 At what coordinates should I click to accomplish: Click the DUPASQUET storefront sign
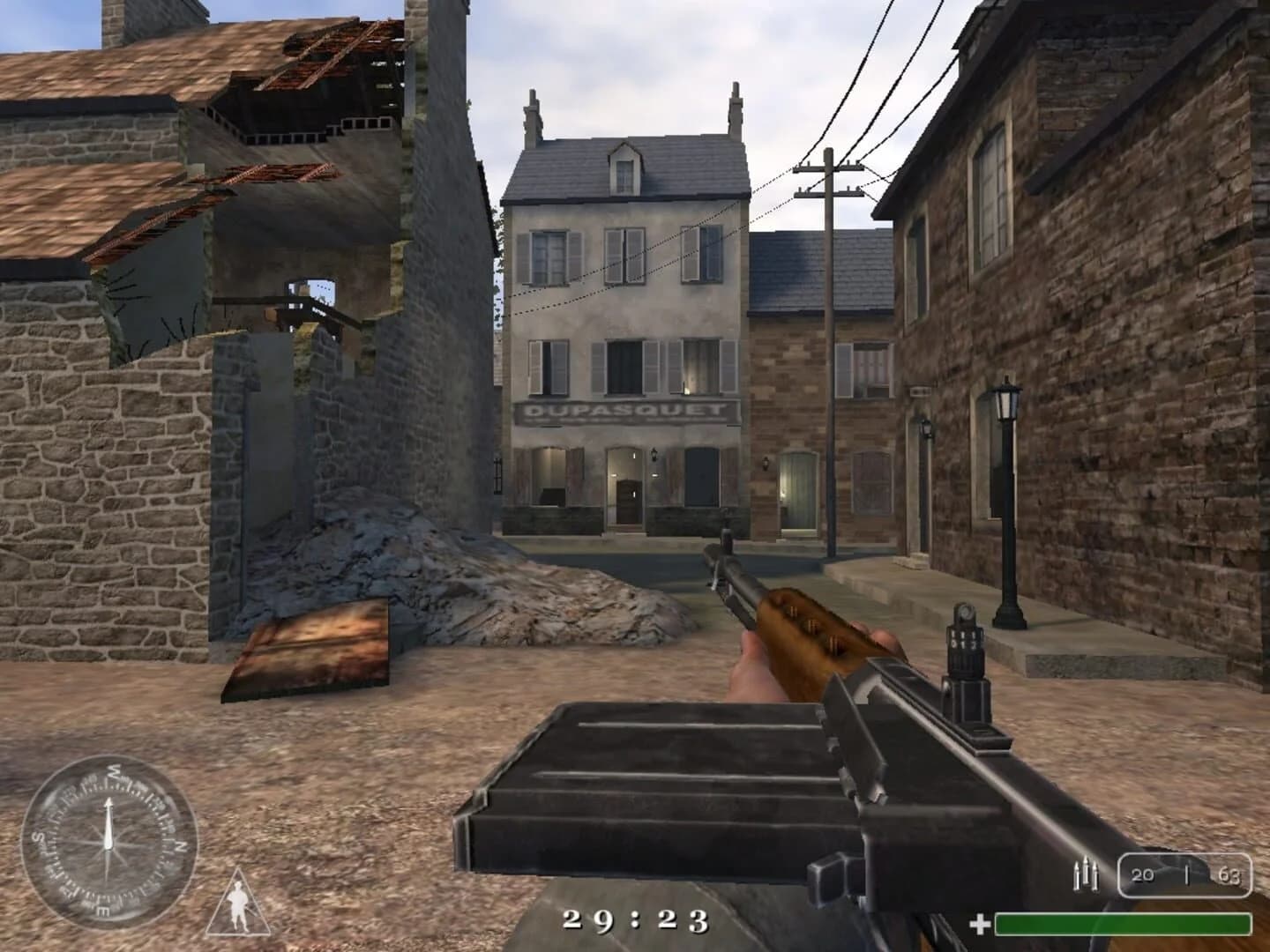click(x=624, y=410)
